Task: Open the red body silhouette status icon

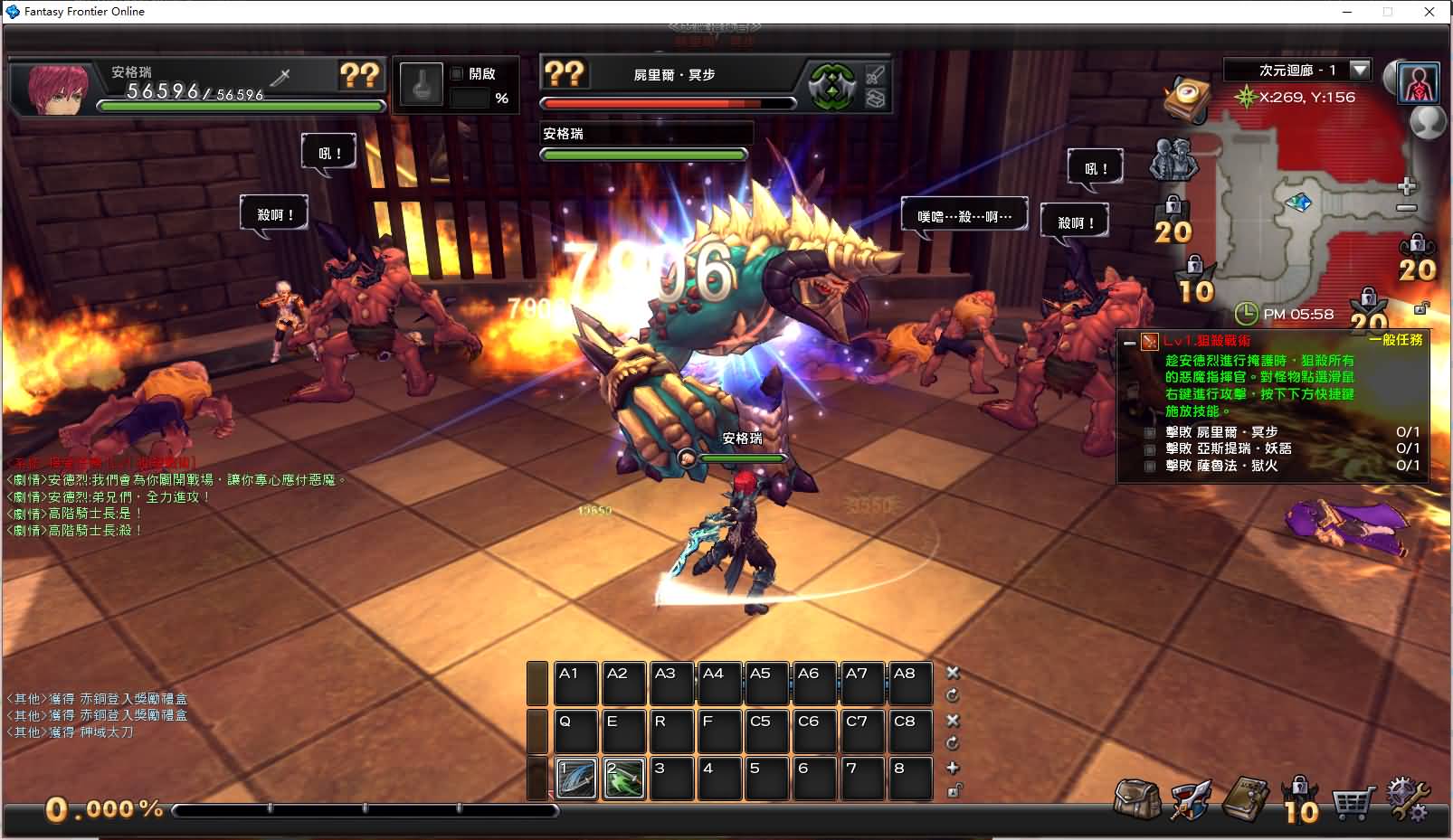Action: 1418,82
